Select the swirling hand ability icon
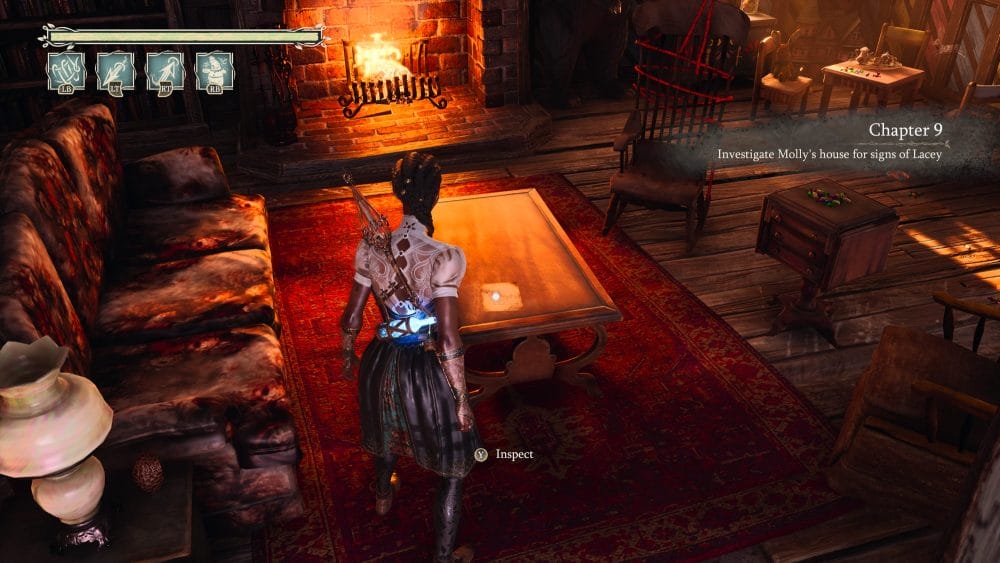The image size is (1000, 563). (x=67, y=71)
